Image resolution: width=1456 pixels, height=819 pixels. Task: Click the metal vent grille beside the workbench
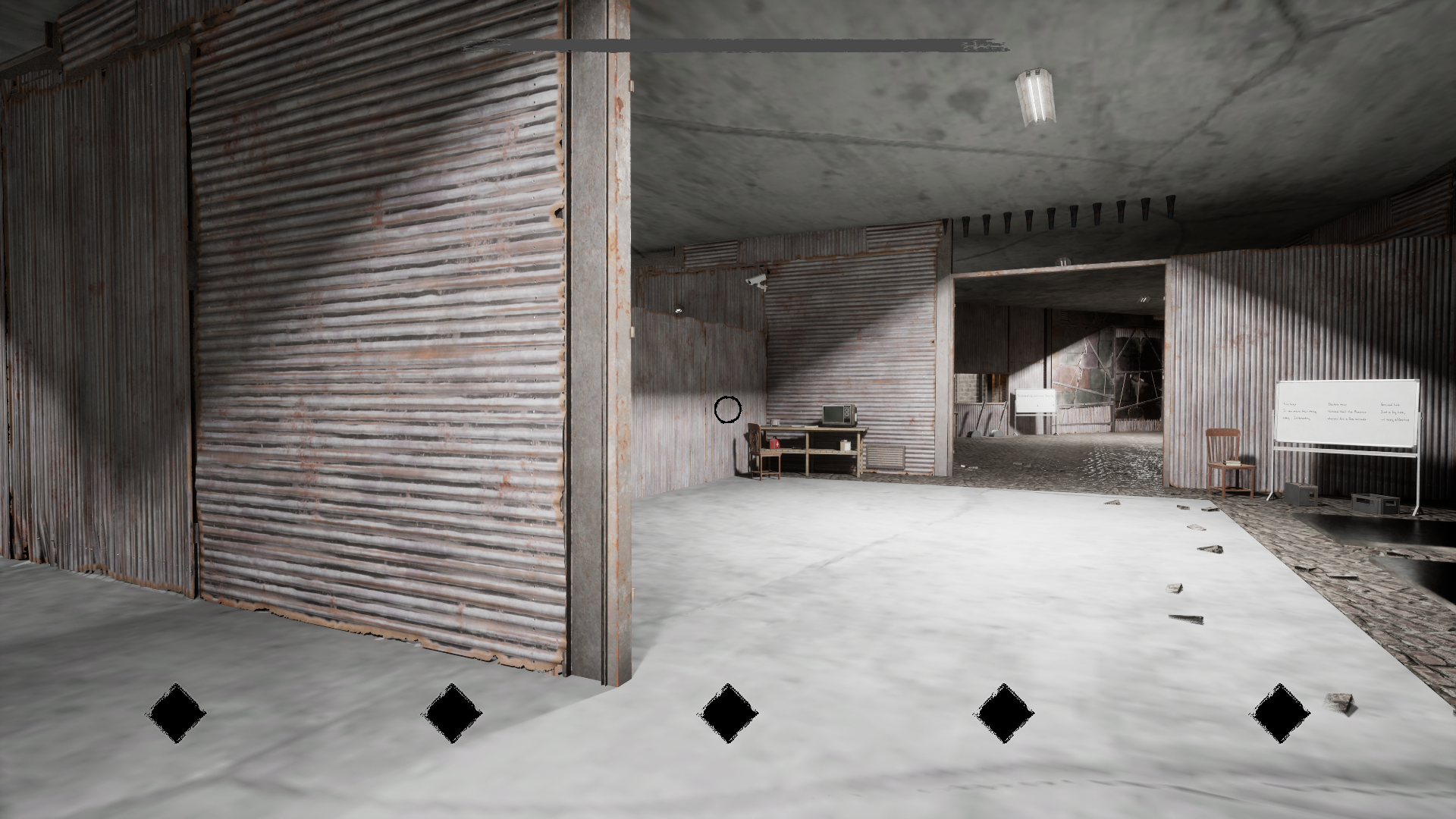[x=886, y=457]
